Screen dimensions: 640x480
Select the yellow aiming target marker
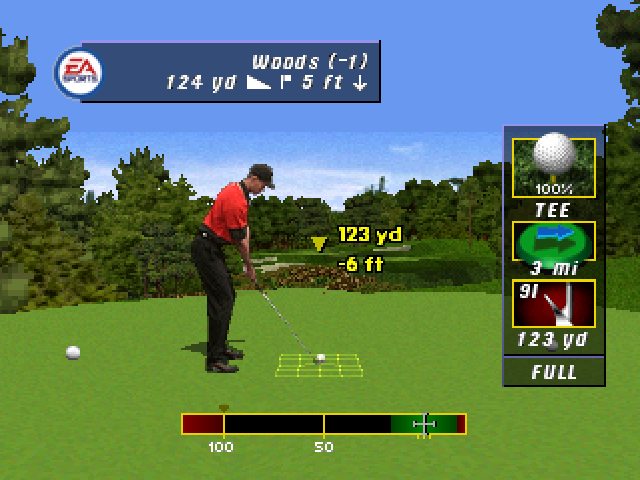pyautogui.click(x=319, y=243)
